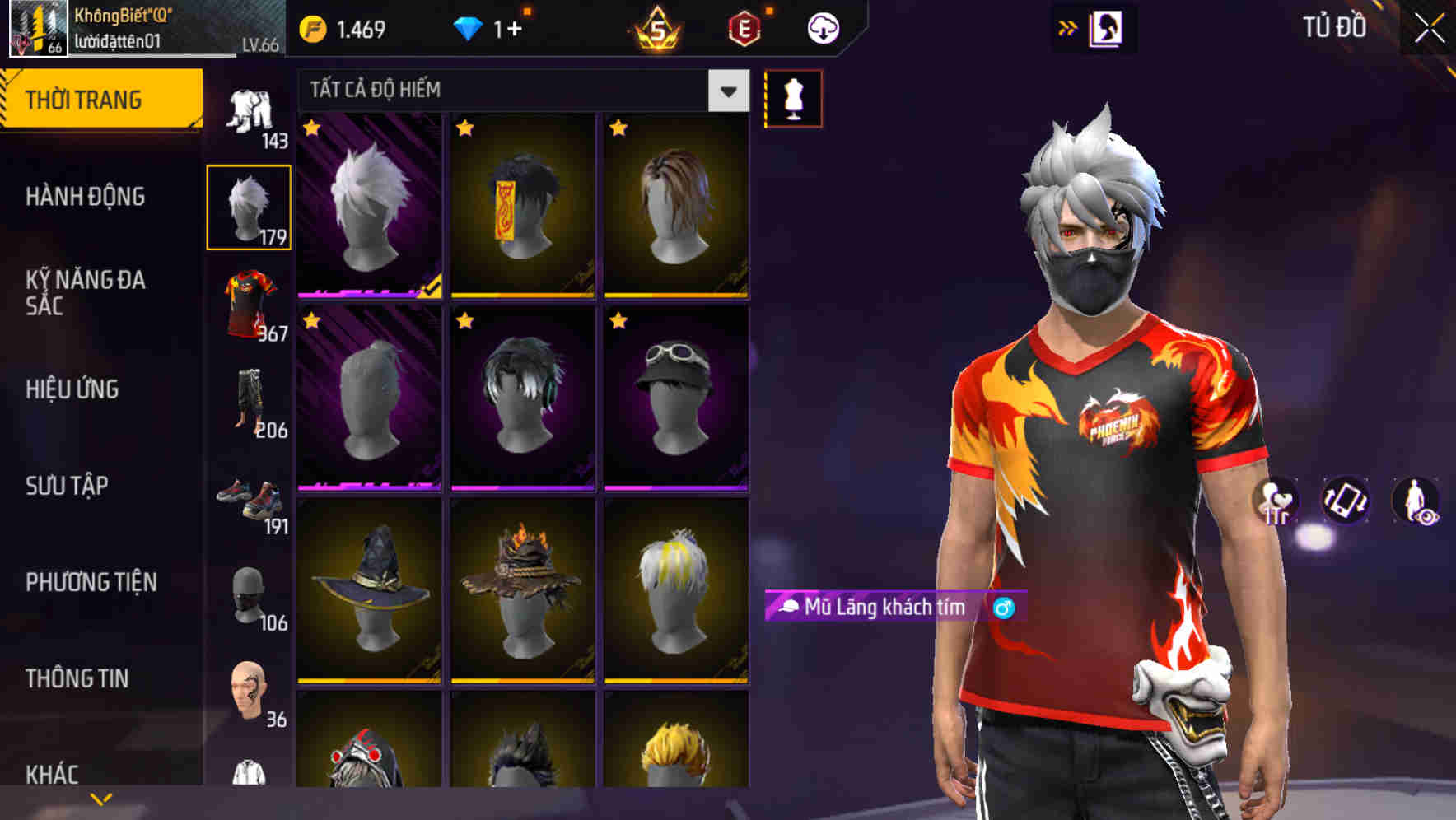1456x820 pixels.
Task: Open the mannequin preset icon beside the filter dropdown
Action: click(793, 99)
